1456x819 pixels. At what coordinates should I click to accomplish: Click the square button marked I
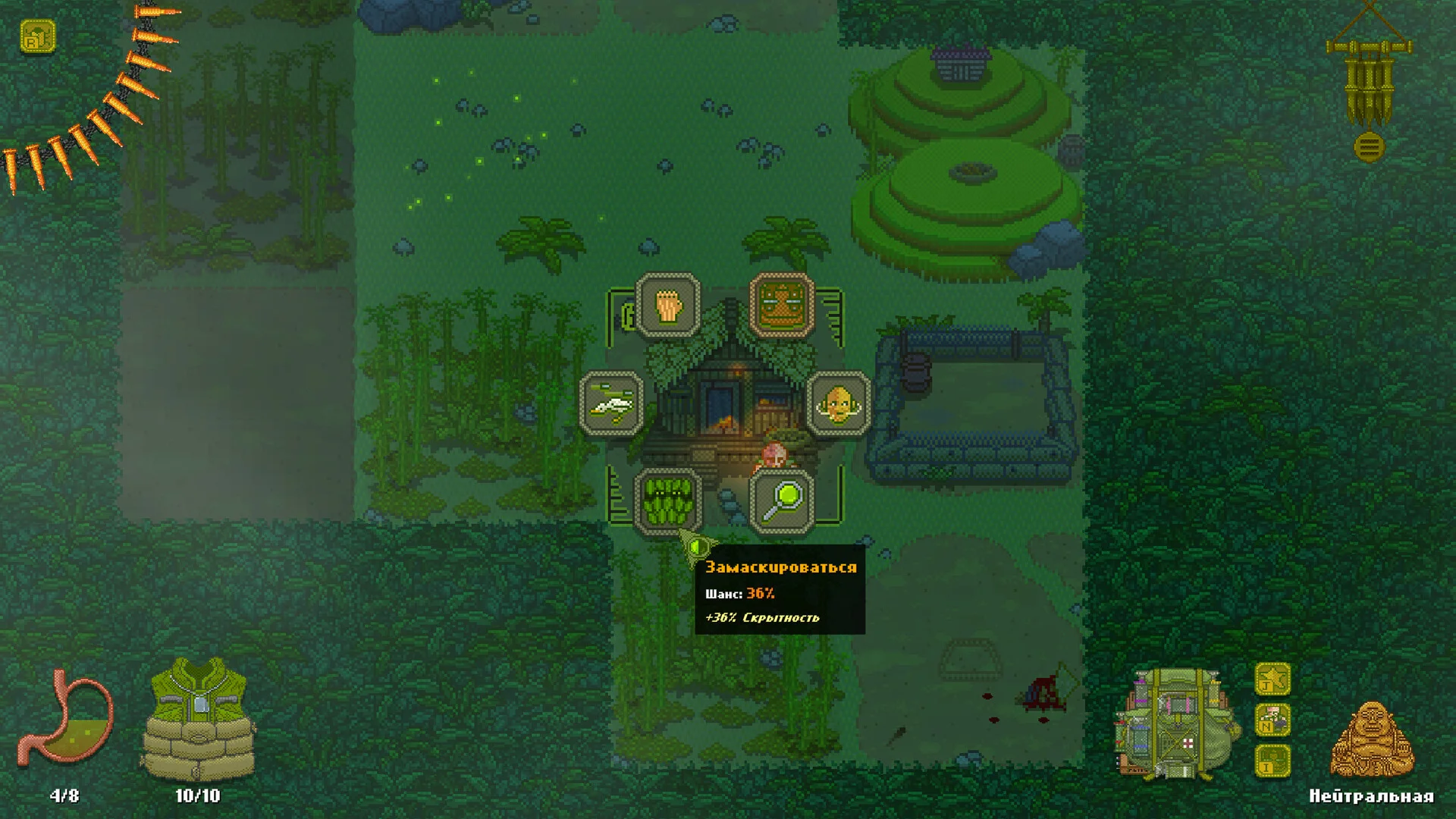[x=1272, y=761]
